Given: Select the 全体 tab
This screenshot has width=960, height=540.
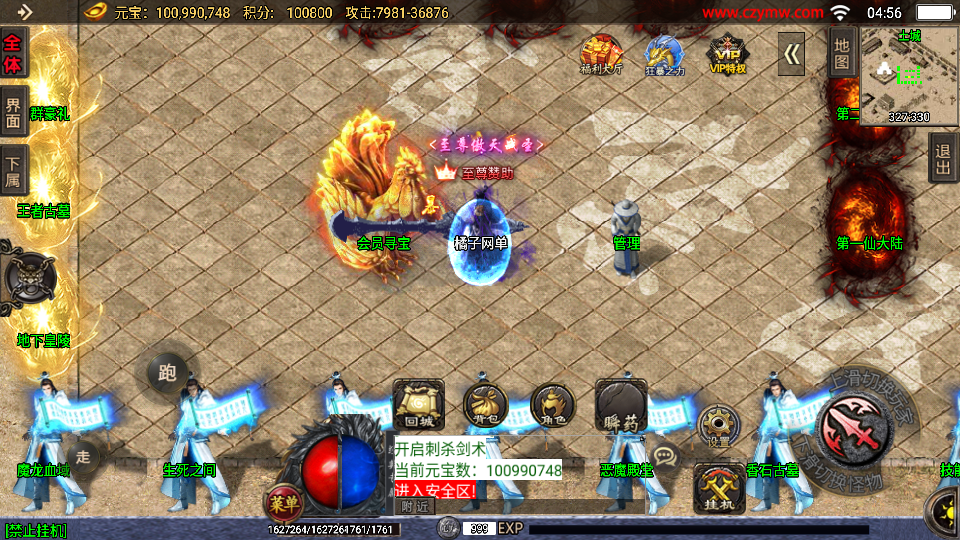Looking at the screenshot, I should pyautogui.click(x=13, y=53).
